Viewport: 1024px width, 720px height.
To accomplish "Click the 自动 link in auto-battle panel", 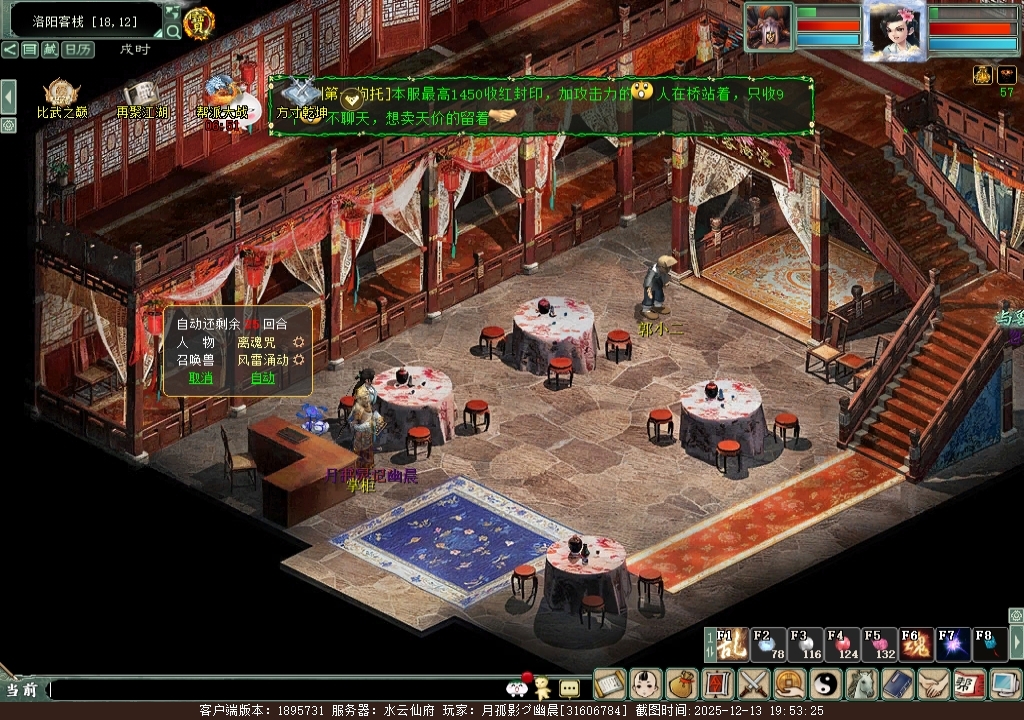I will pos(263,378).
